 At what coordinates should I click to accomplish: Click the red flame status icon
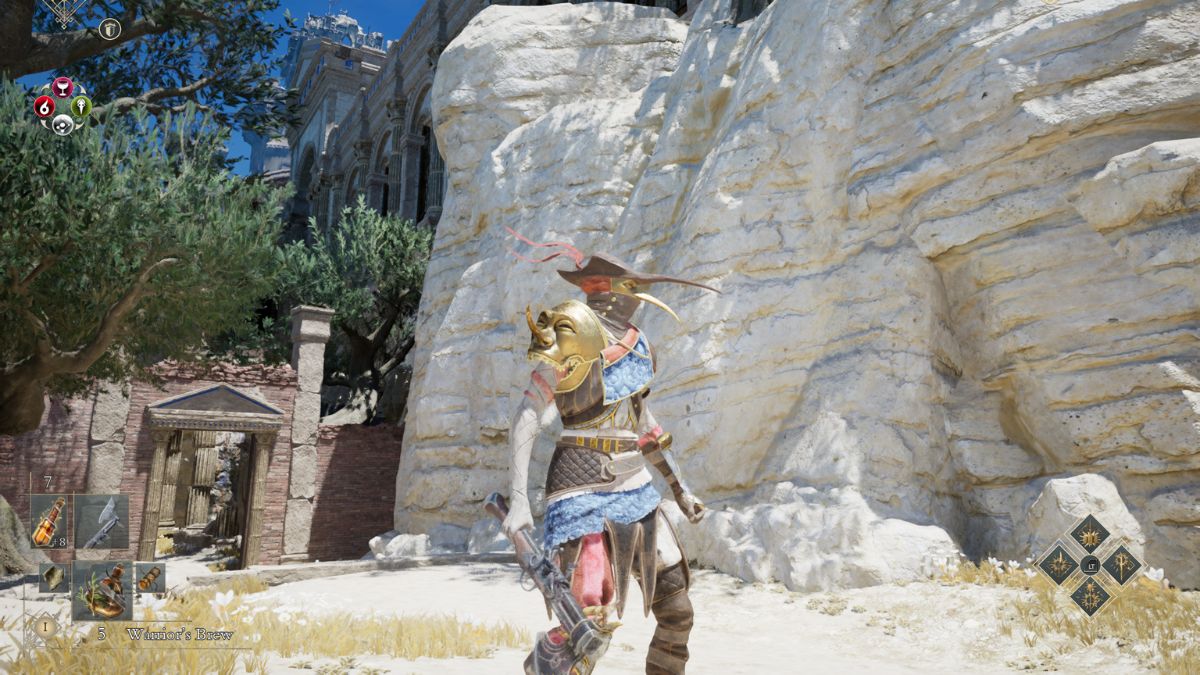(x=44, y=106)
